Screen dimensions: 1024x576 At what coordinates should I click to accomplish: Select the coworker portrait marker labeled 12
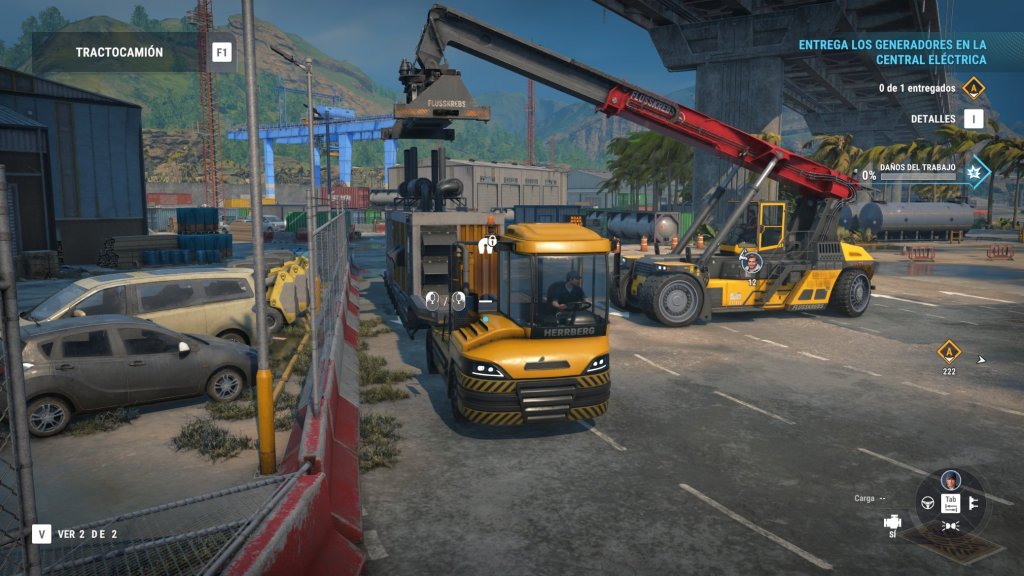[x=751, y=263]
